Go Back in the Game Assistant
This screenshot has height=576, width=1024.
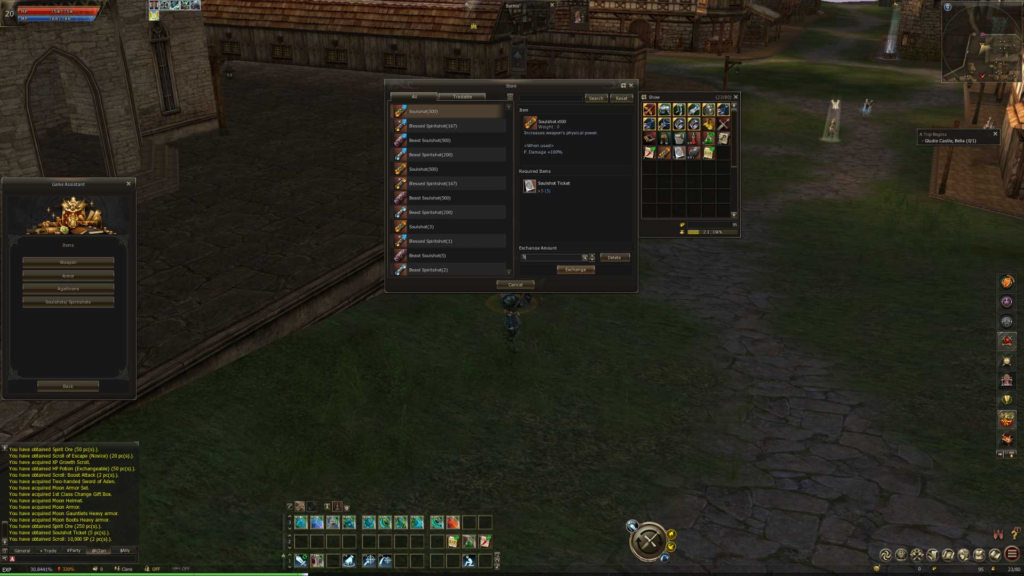point(68,385)
